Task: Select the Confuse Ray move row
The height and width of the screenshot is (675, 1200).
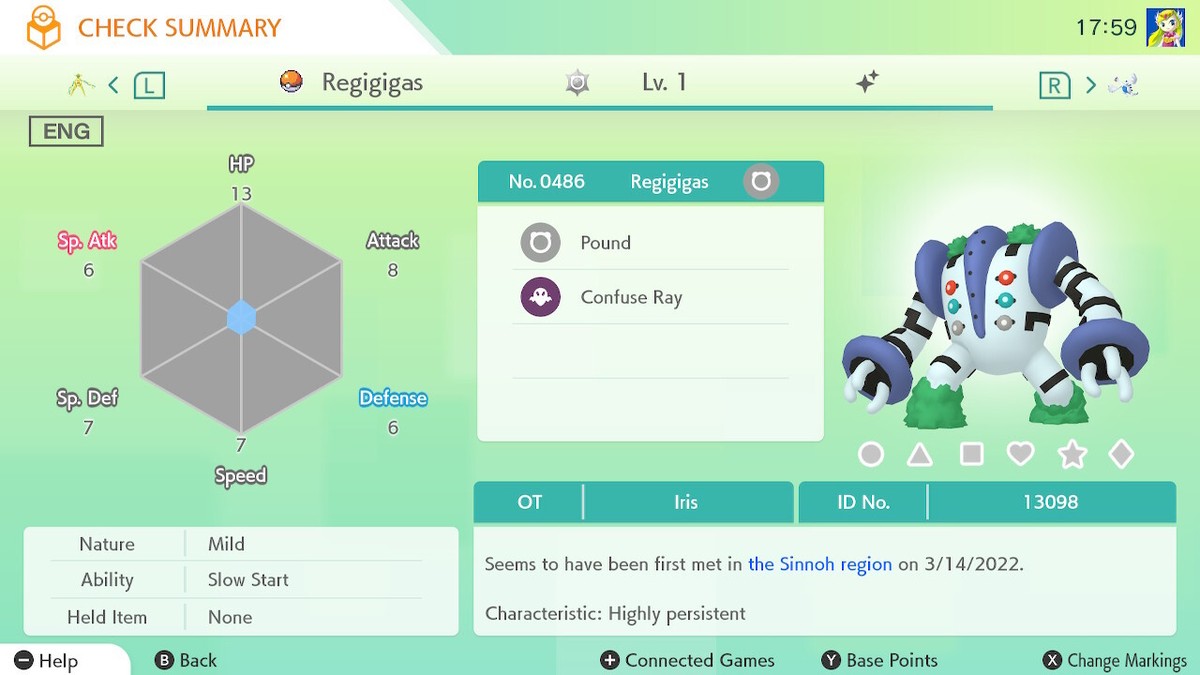Action: 650,298
